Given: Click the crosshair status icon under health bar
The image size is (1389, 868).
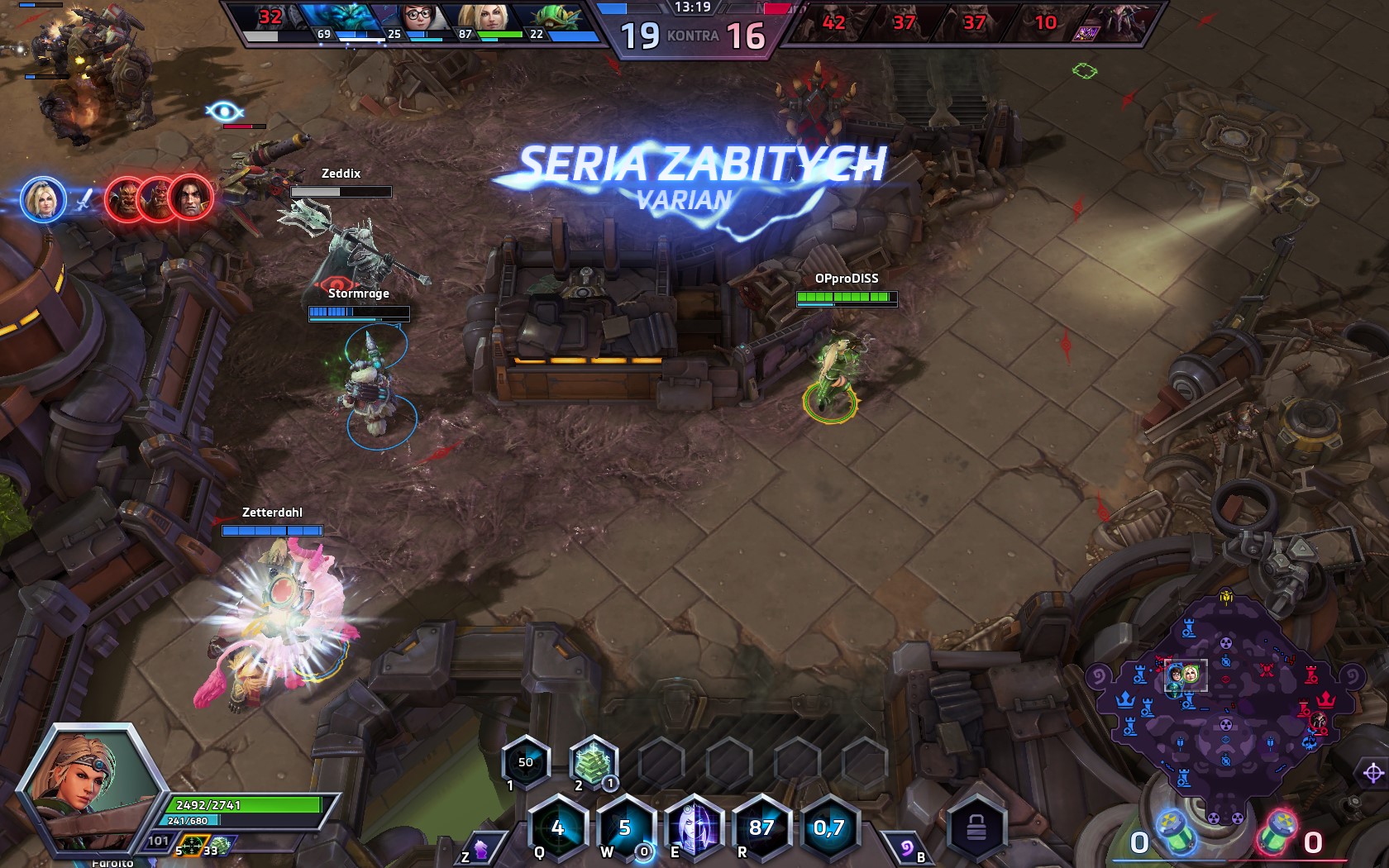Looking at the screenshot, I should click(192, 845).
